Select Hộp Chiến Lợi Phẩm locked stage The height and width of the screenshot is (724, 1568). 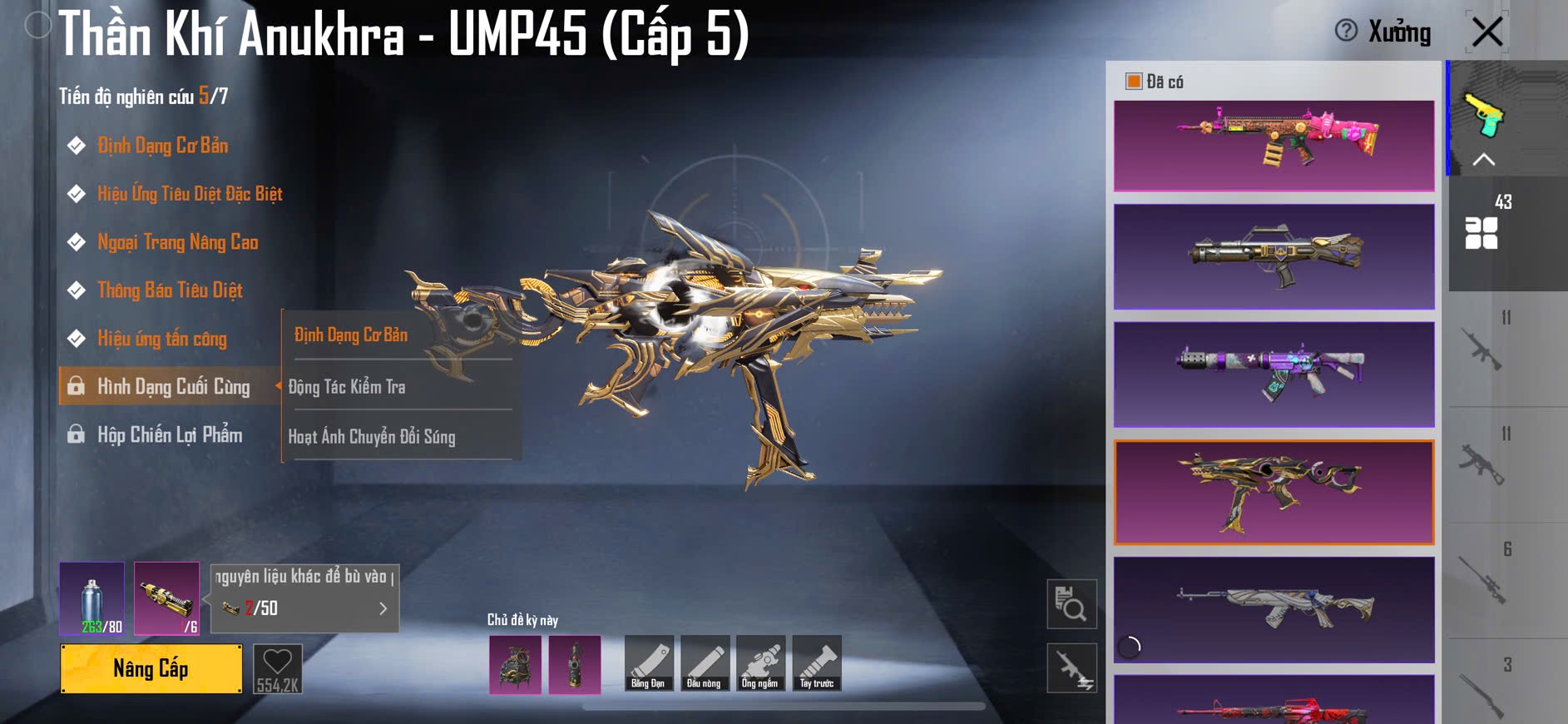169,434
